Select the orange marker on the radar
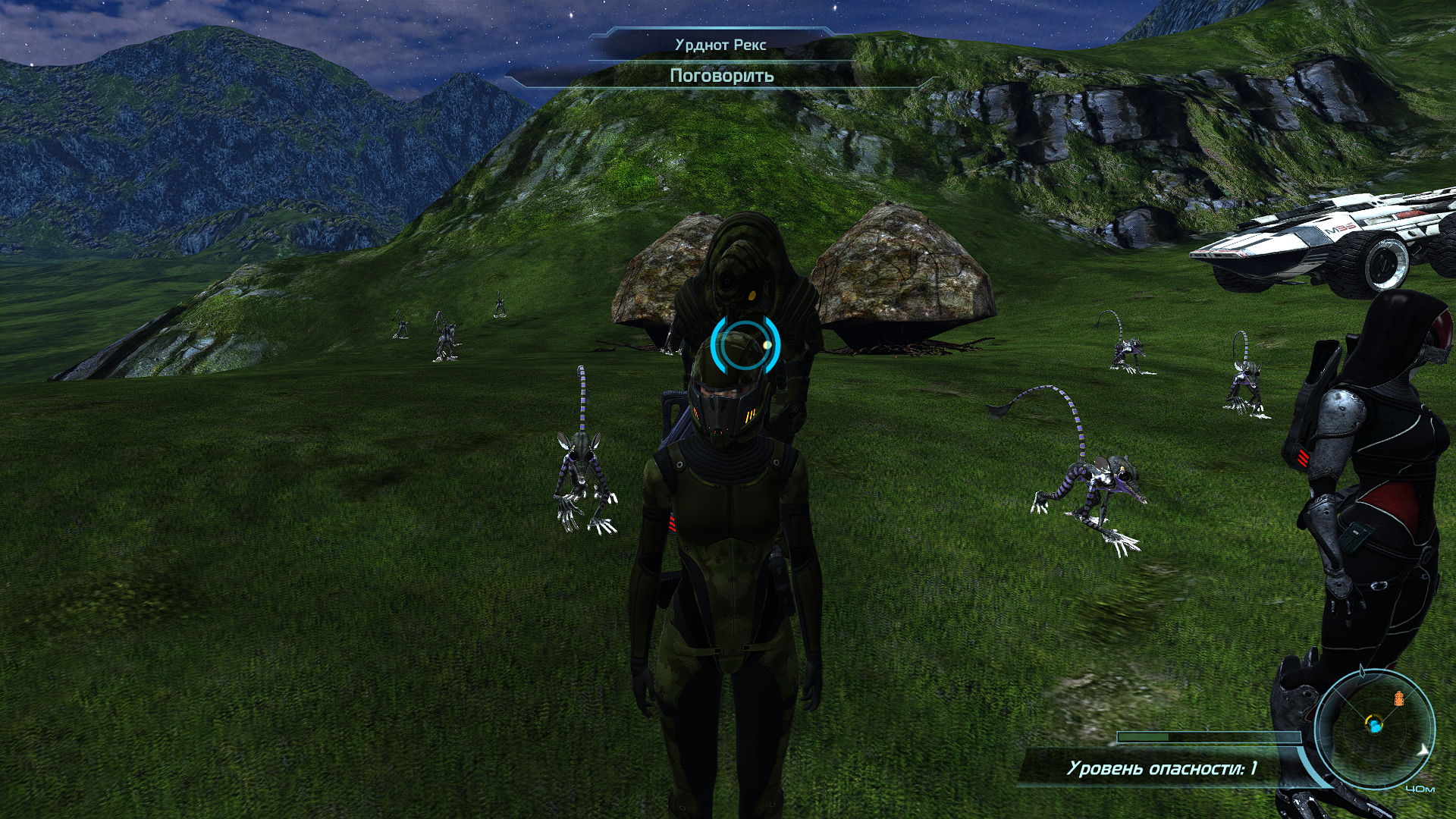 click(x=1398, y=698)
